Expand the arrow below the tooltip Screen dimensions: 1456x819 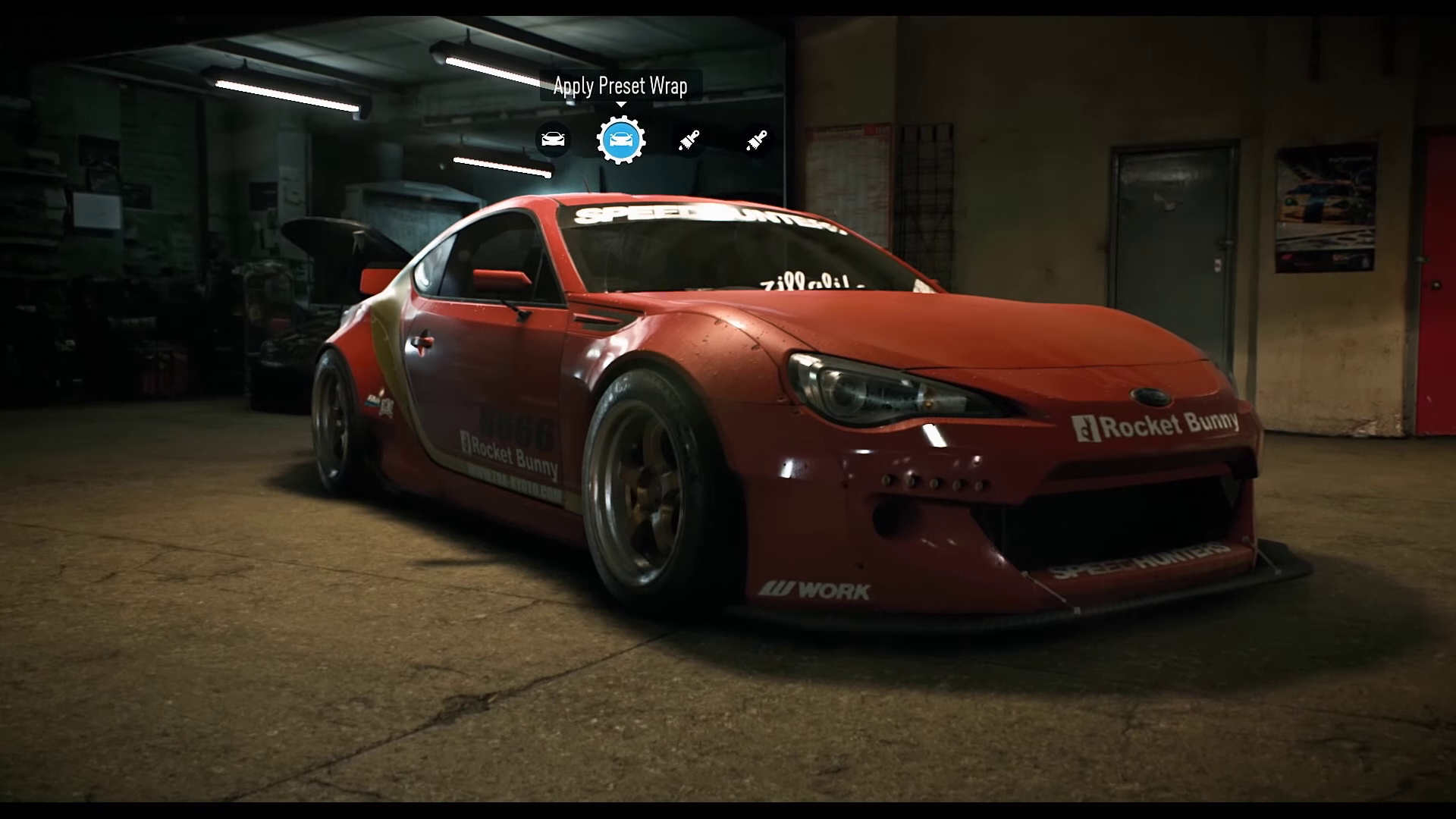[620, 104]
